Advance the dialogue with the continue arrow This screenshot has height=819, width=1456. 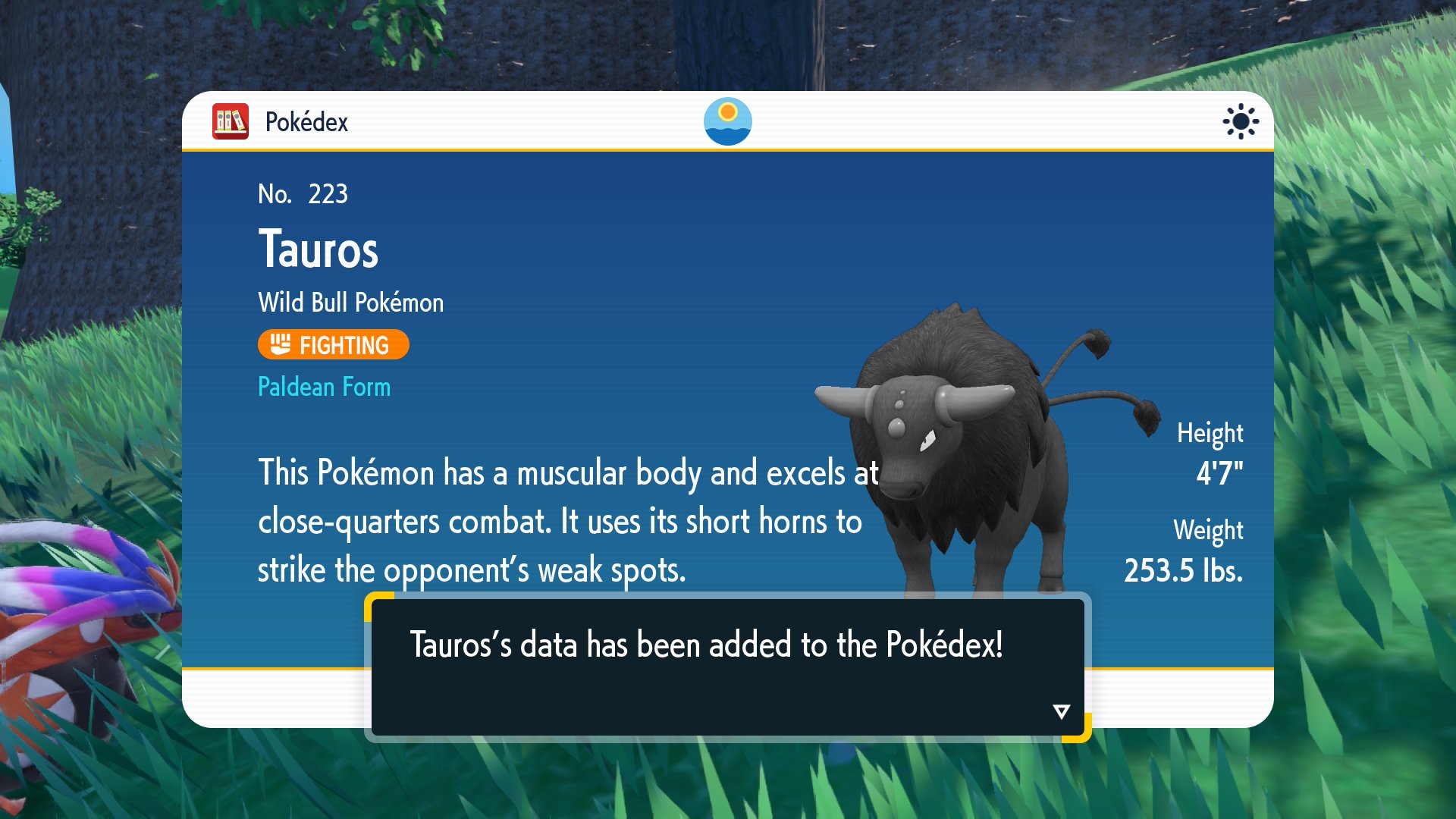[1061, 711]
